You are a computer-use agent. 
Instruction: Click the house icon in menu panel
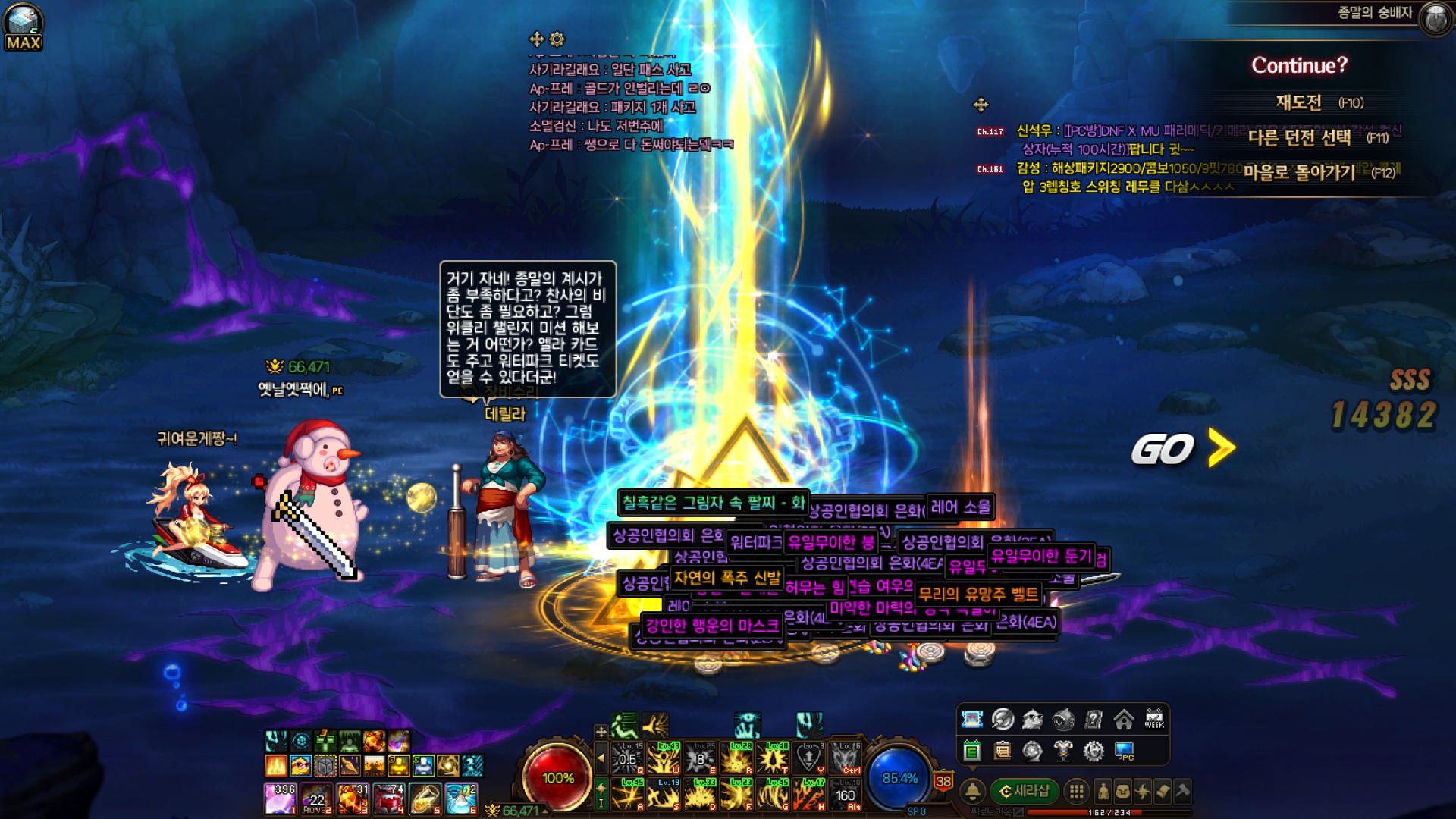point(1124,719)
